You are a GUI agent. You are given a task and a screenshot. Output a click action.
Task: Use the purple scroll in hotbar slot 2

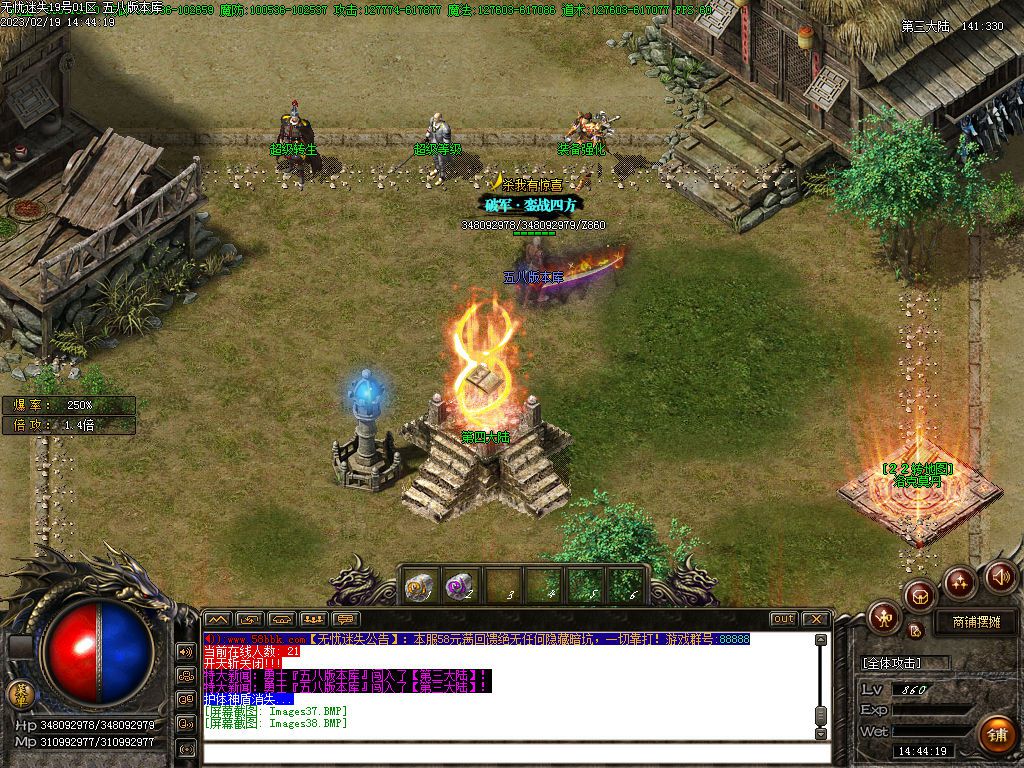pos(459,588)
